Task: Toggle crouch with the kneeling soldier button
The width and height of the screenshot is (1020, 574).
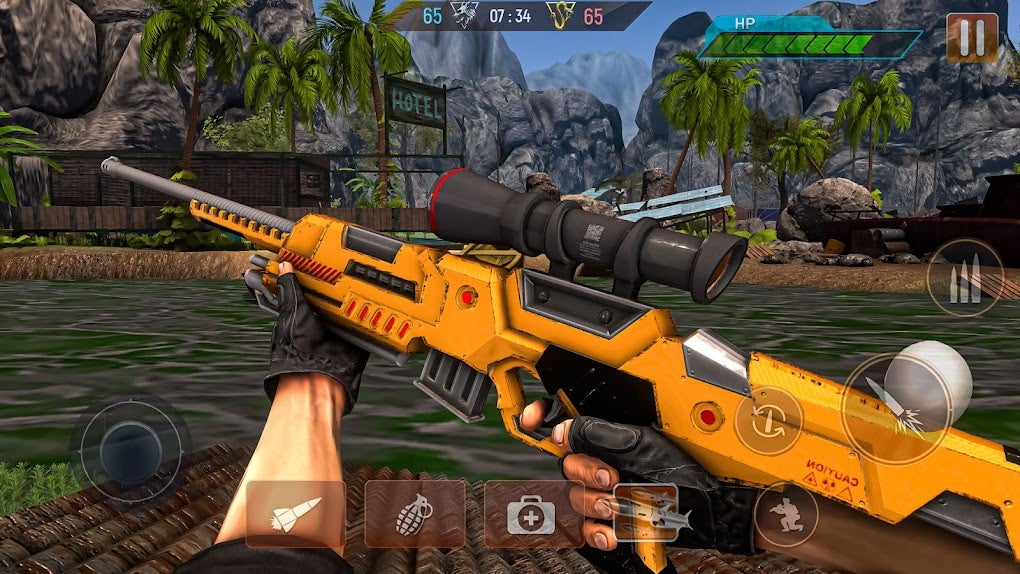Action: [x=785, y=515]
